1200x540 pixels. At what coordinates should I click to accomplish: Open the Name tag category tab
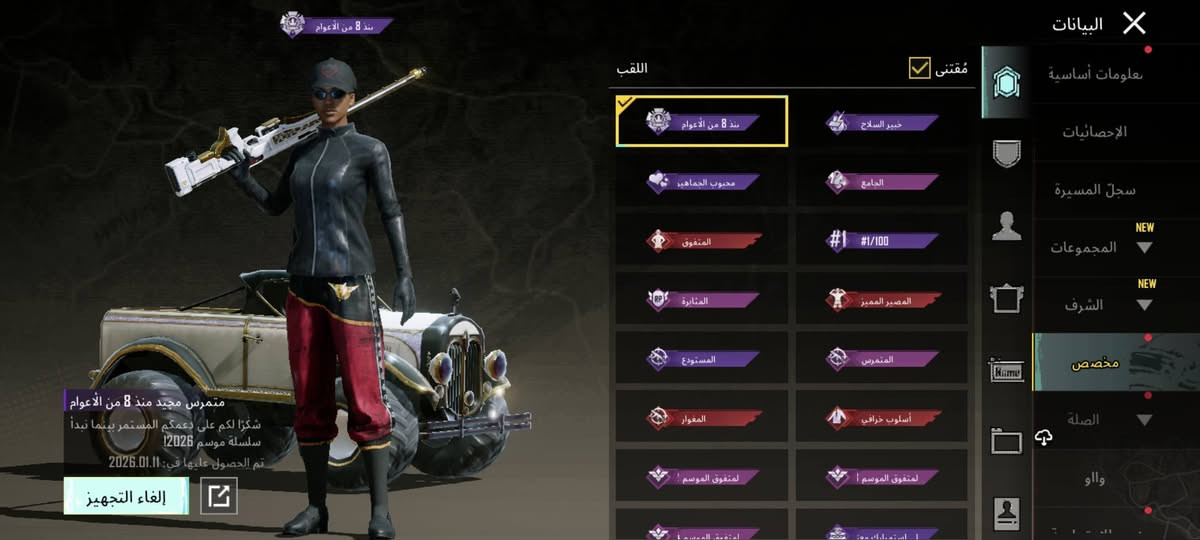point(1005,370)
